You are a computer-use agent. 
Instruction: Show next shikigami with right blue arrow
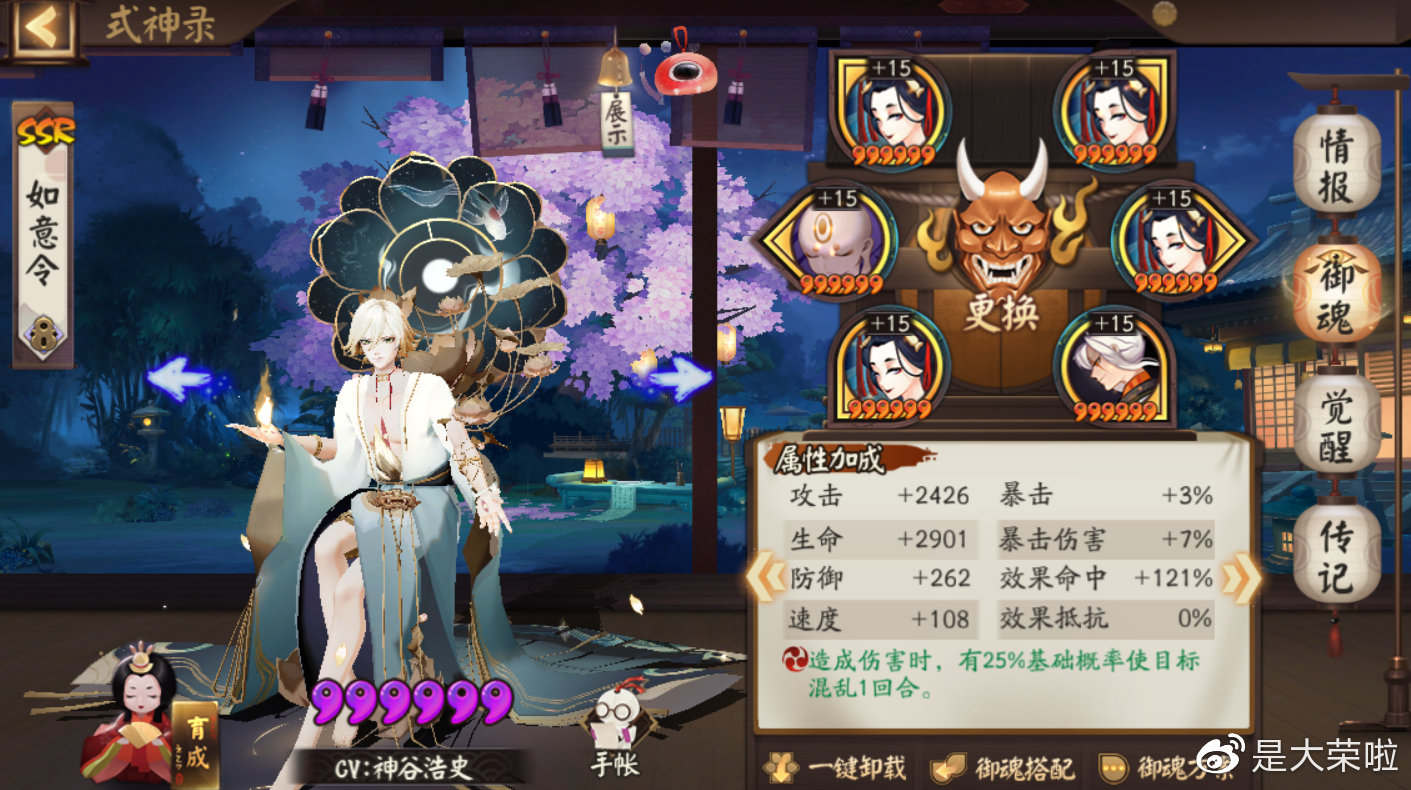point(681,380)
